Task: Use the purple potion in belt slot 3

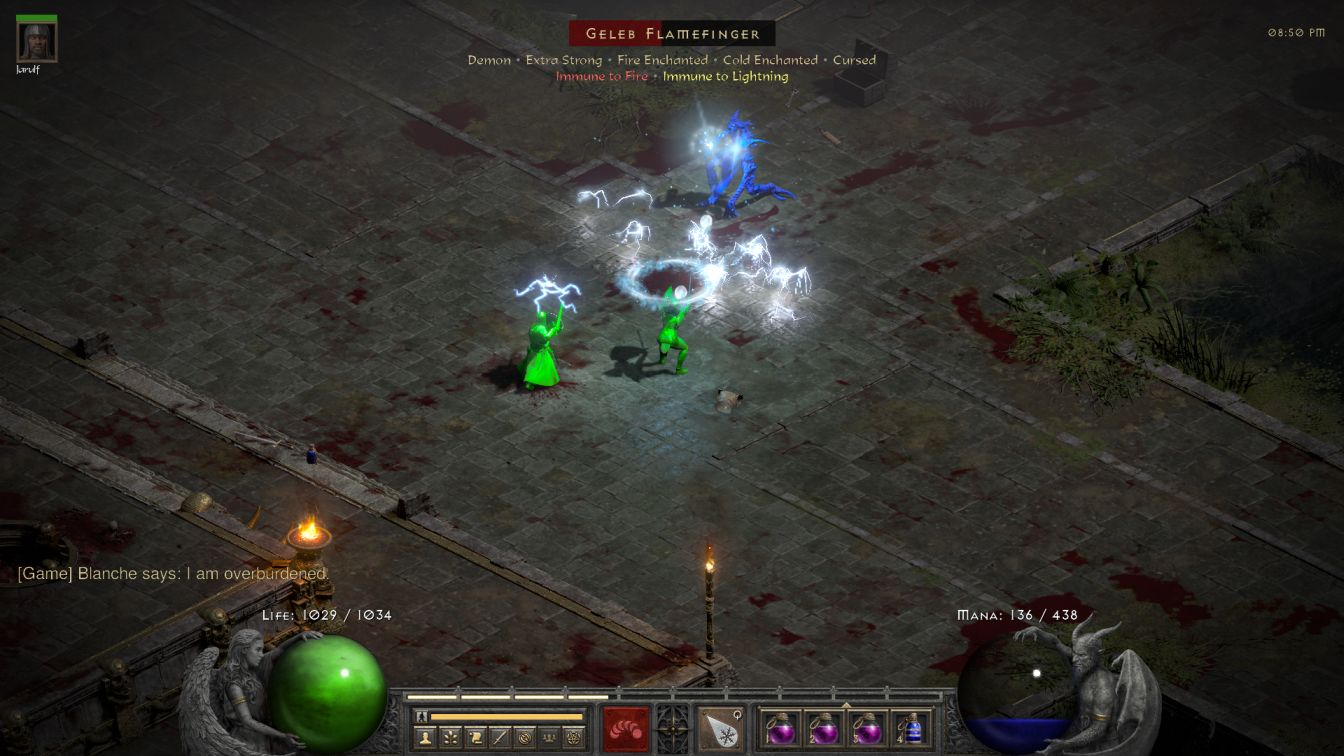Action: pos(867,728)
